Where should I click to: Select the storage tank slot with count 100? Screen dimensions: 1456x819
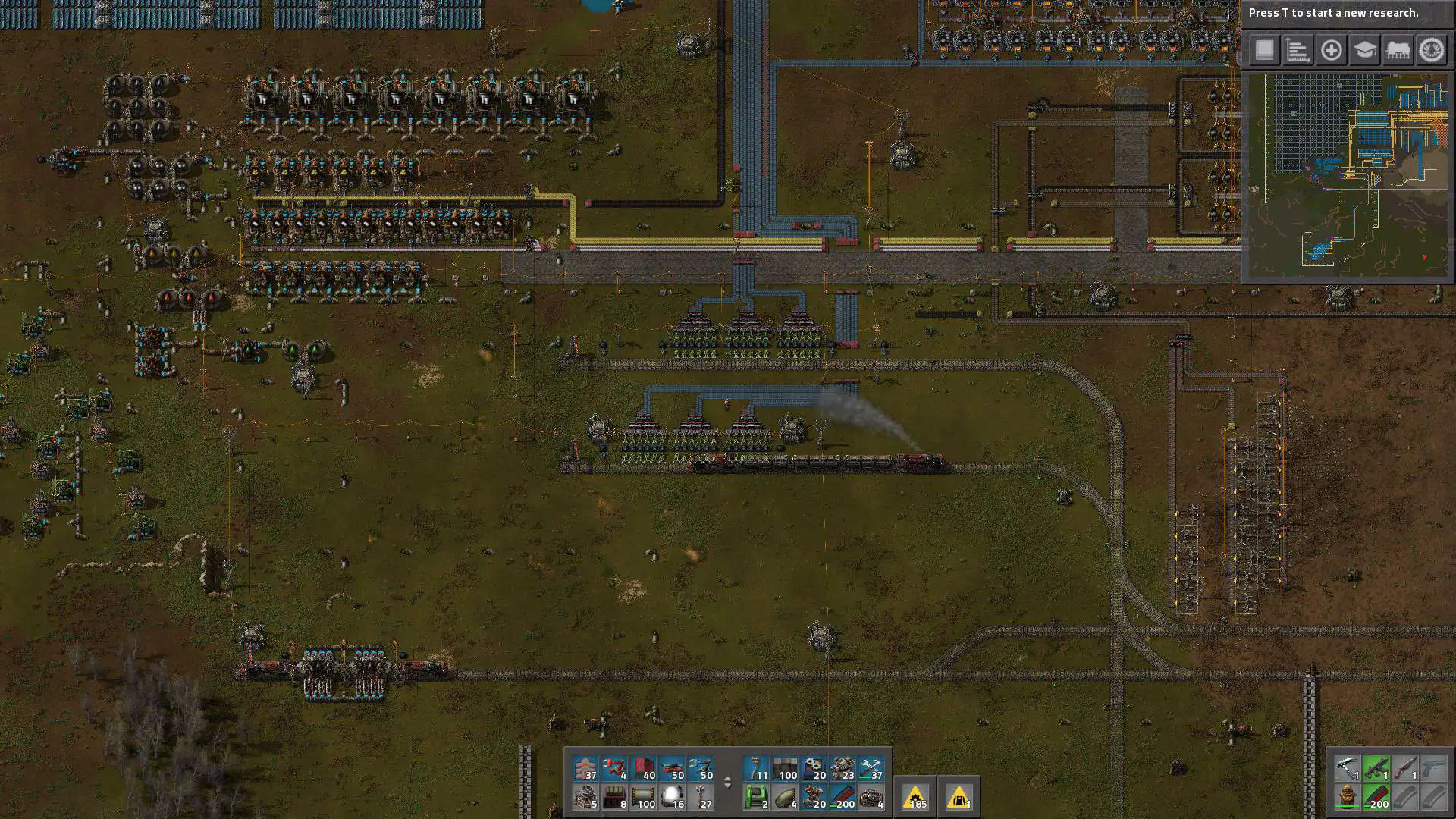pos(643,797)
